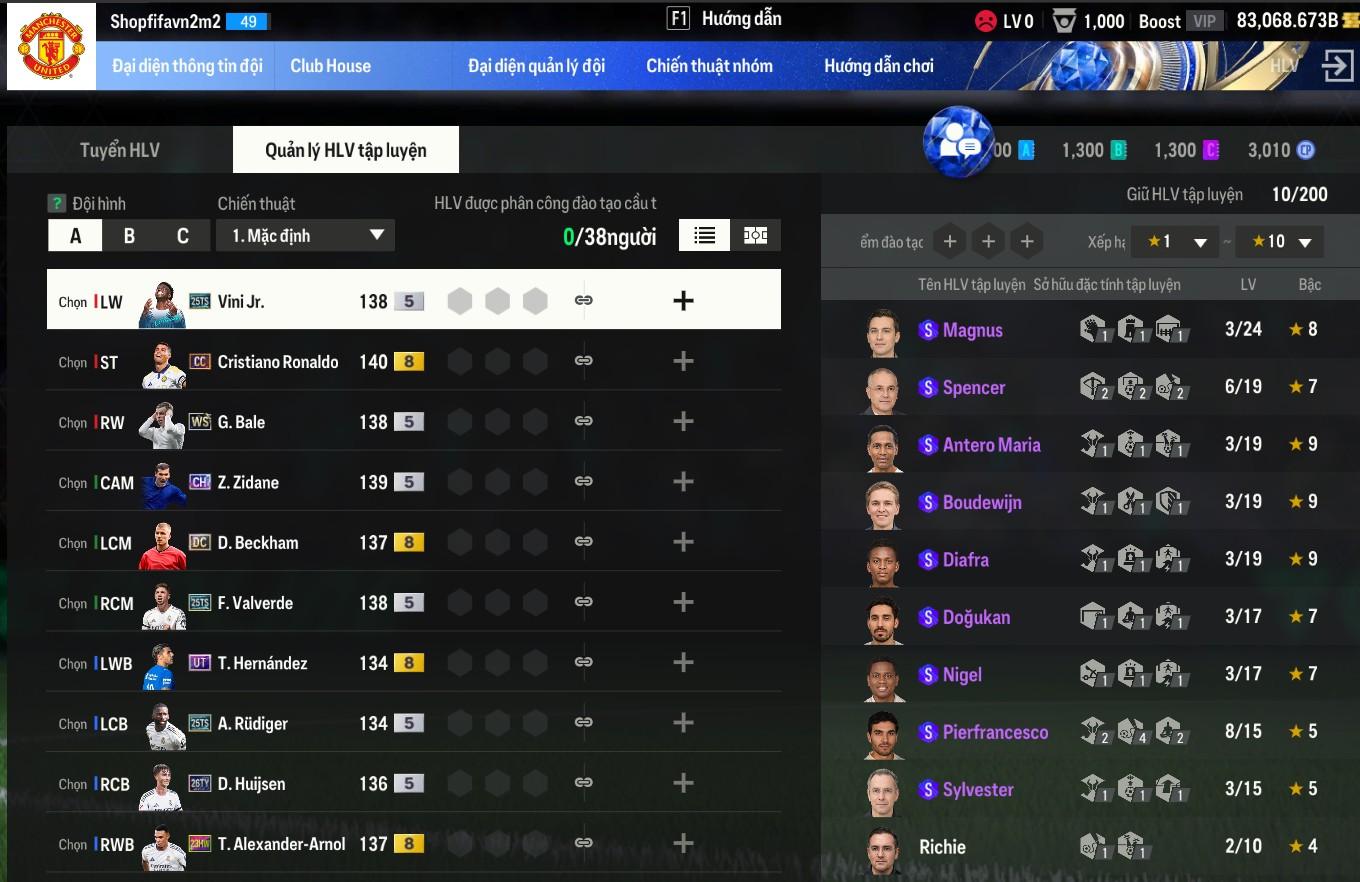Open Đại diện quản lý đội menu
Viewport: 1360px width, 882px height.
click(x=536, y=66)
